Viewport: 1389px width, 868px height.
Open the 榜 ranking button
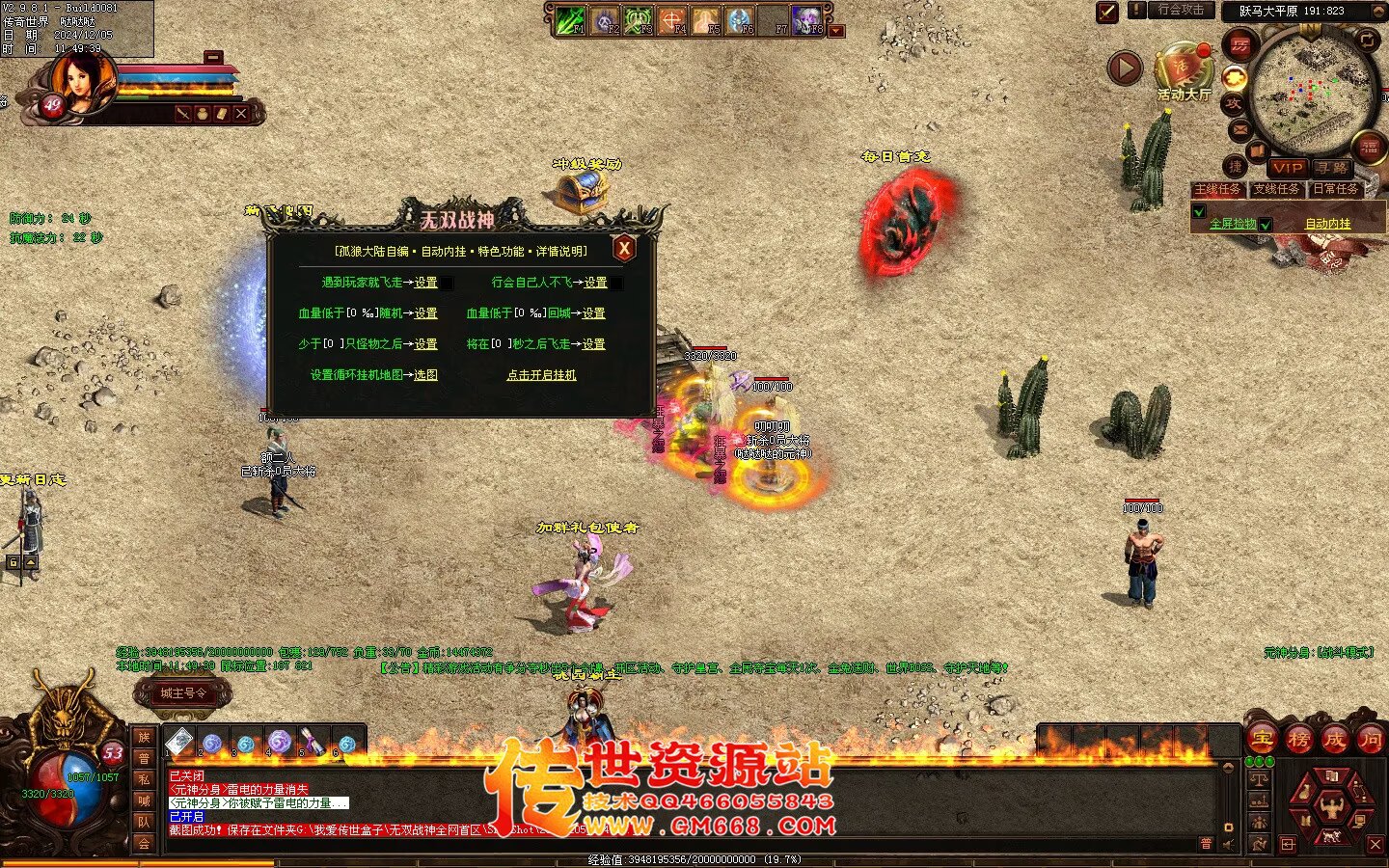tap(1297, 740)
